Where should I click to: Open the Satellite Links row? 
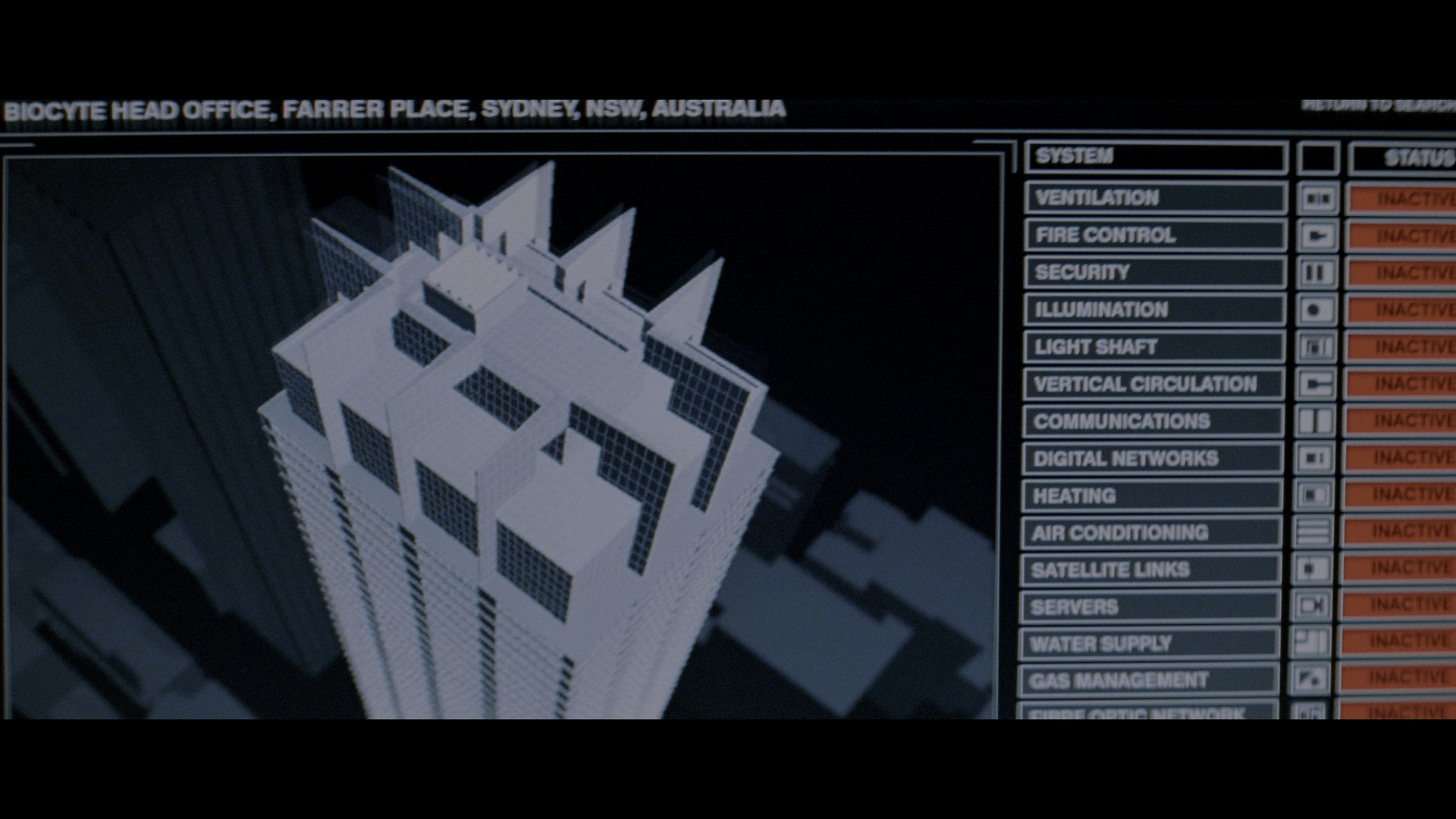pos(1150,570)
